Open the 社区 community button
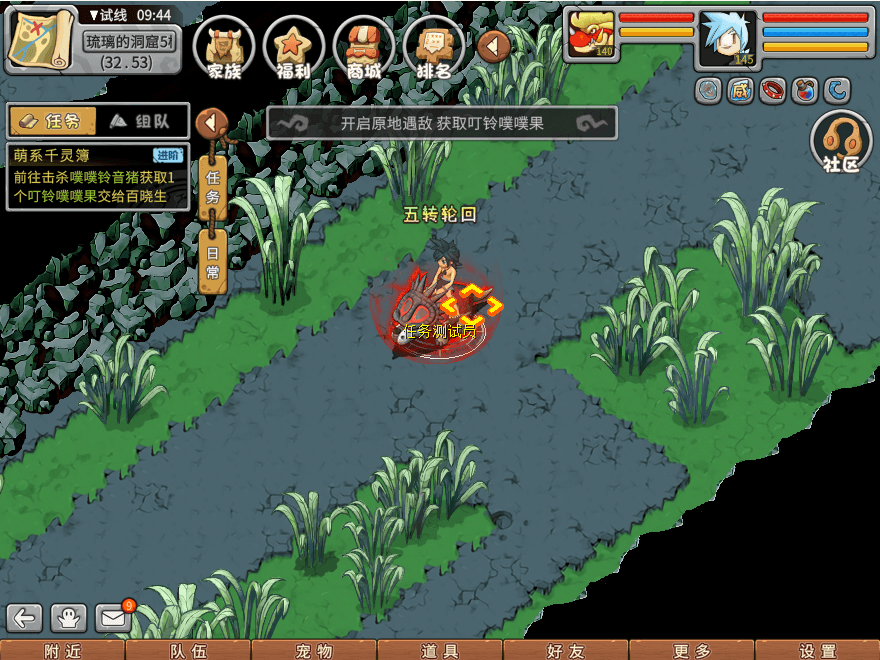Viewport: 880px width, 660px height. coord(841,142)
